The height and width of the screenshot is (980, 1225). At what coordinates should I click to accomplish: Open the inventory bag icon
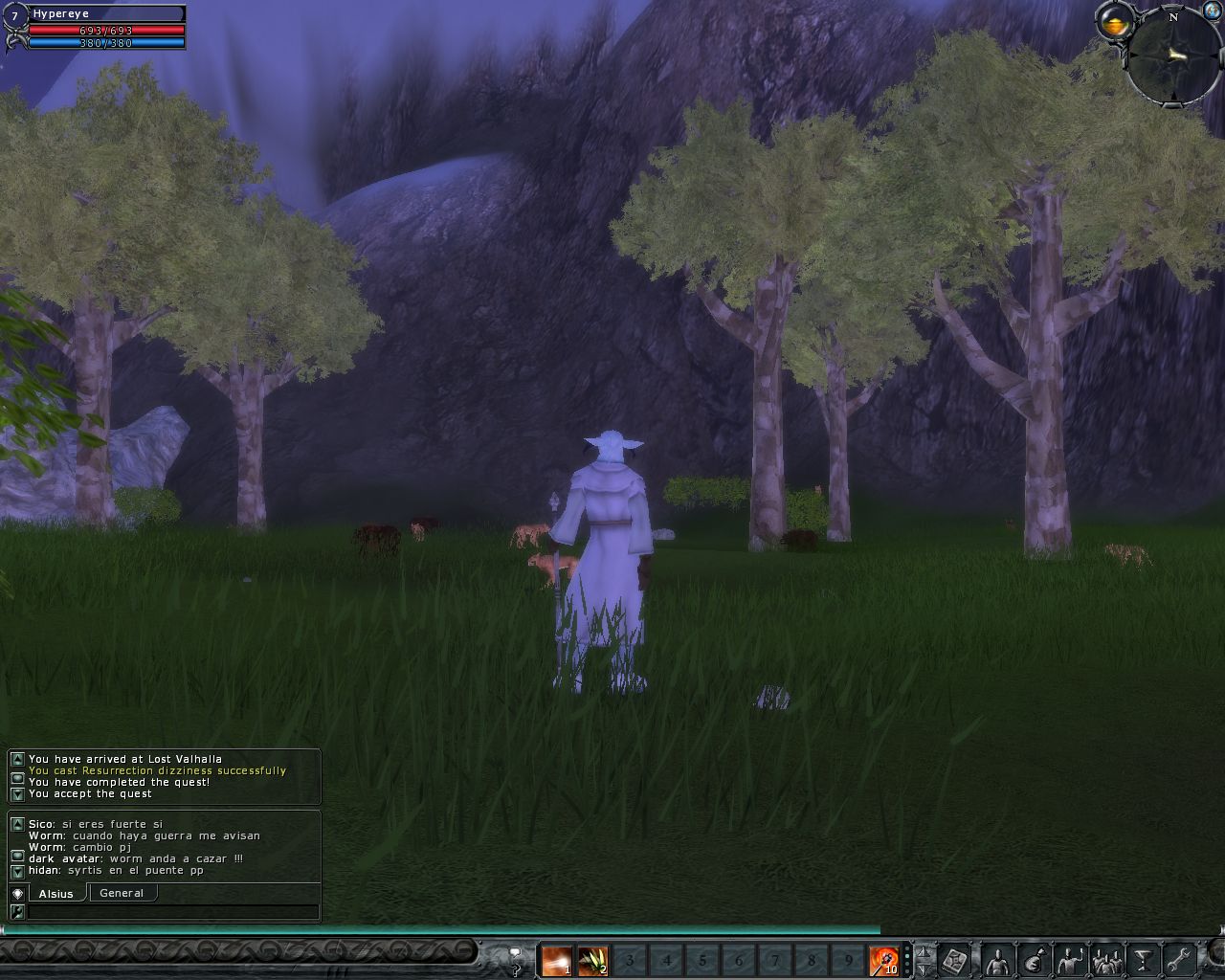point(1034,960)
